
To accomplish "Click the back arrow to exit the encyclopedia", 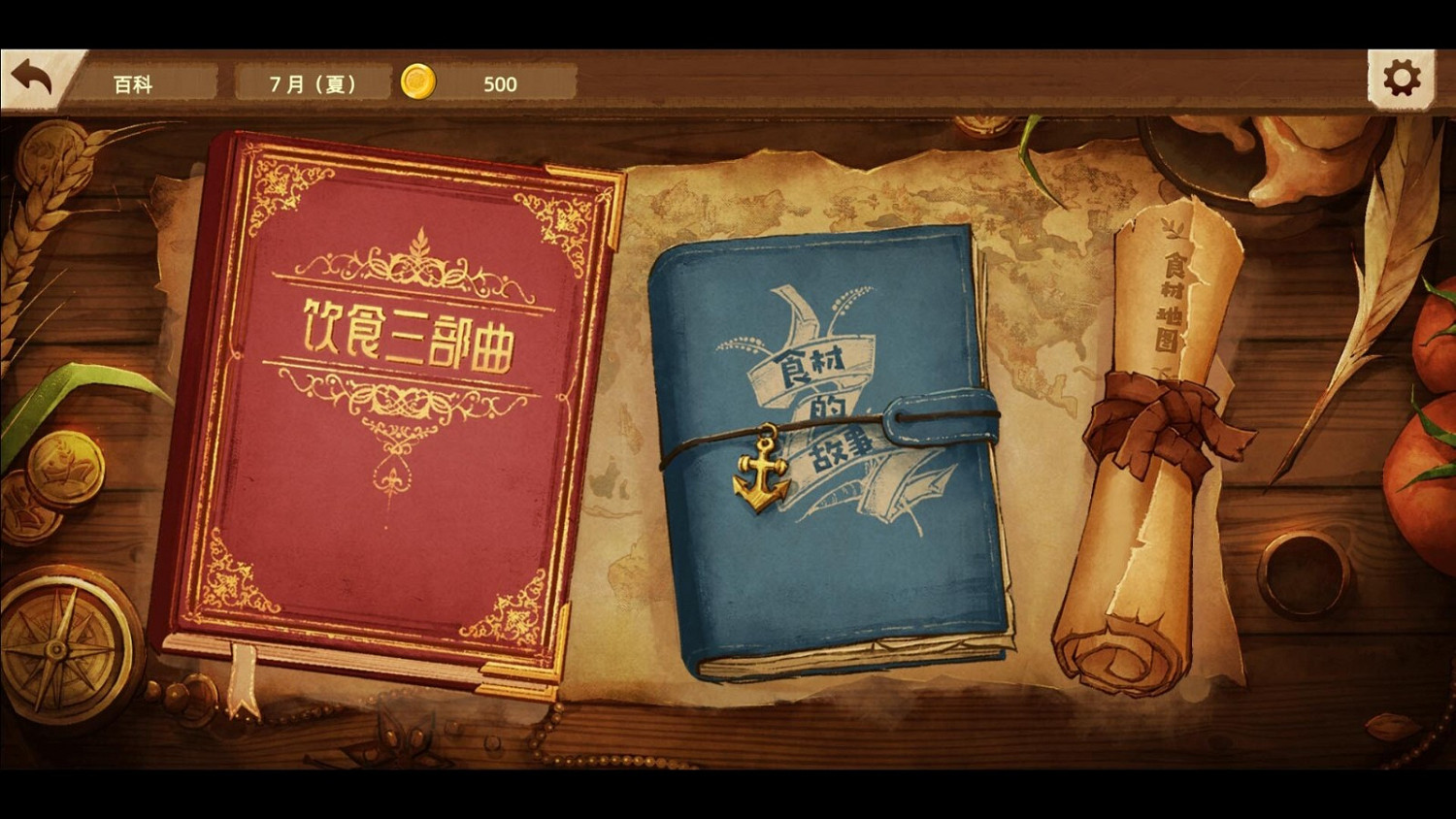I will coord(32,76).
